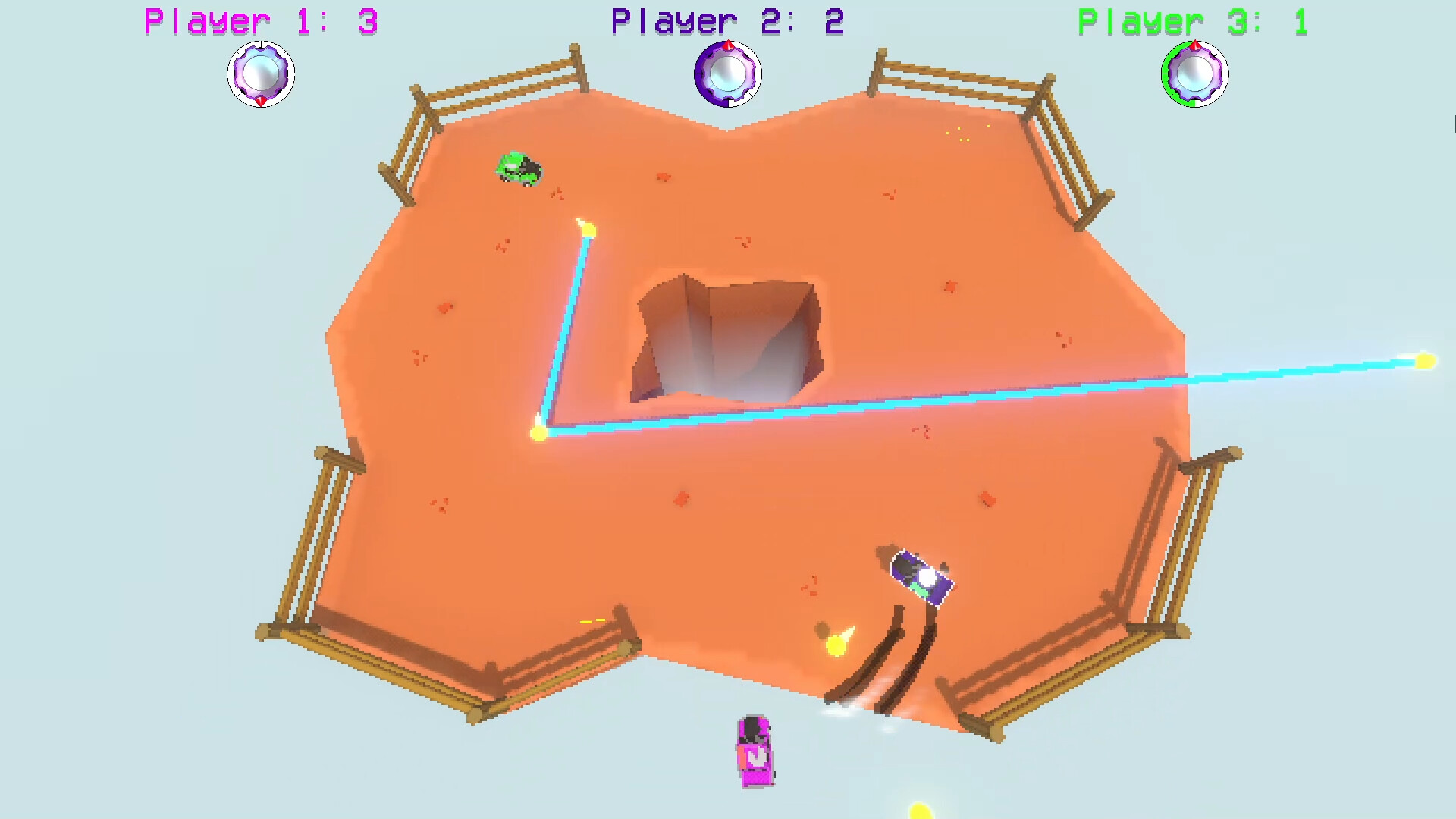Click Player 1's circular dial indicator
The width and height of the screenshot is (1456, 819).
261,74
